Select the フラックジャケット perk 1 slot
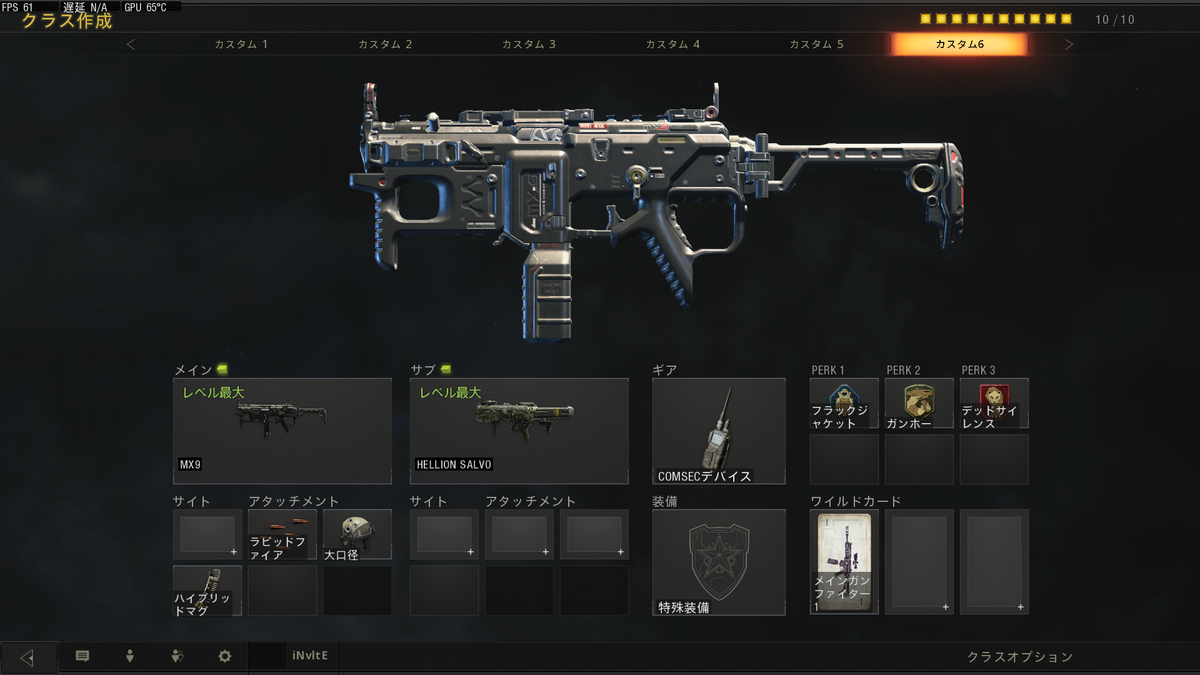 [x=844, y=403]
